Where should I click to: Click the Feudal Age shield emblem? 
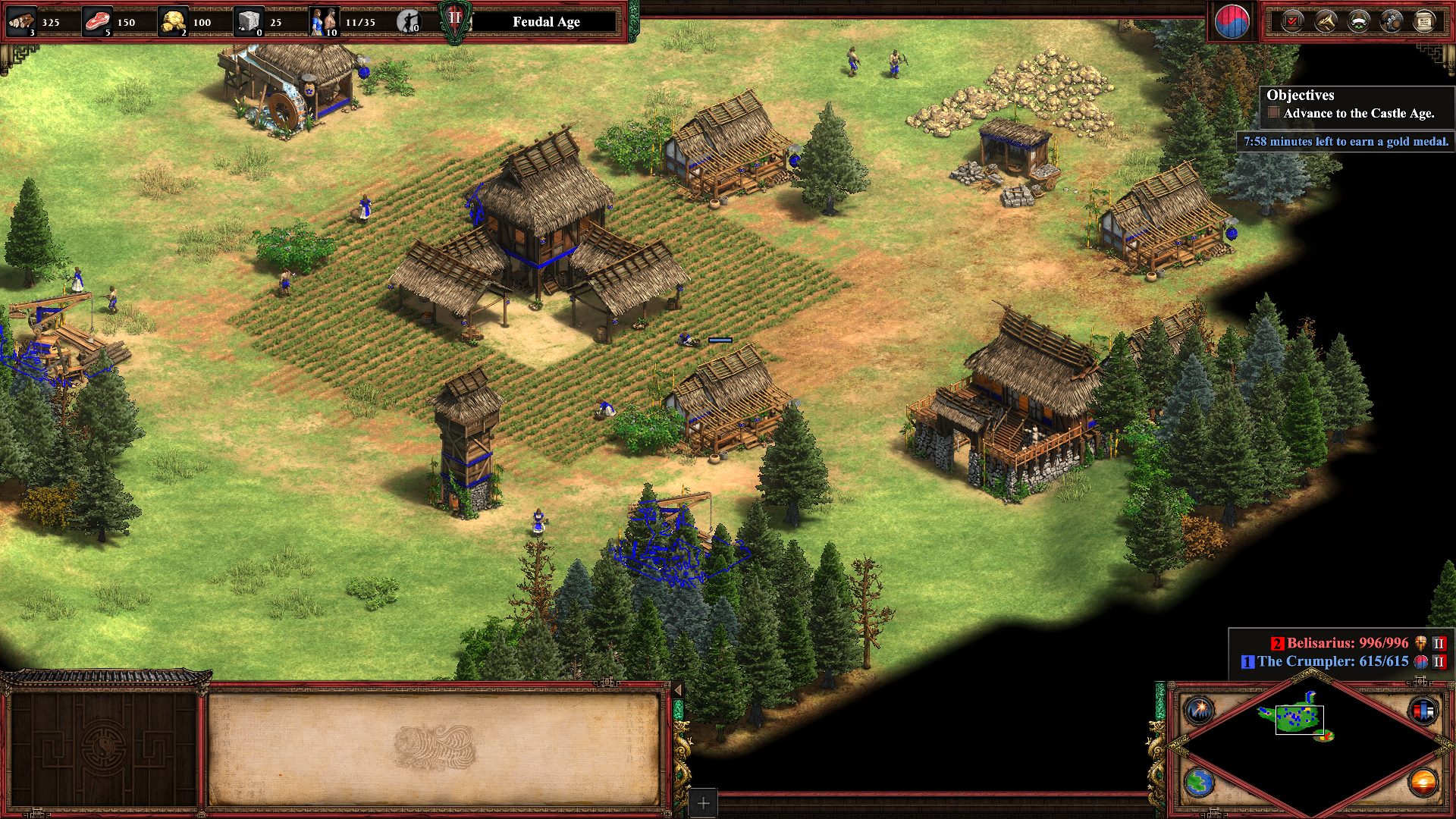pyautogui.click(x=454, y=20)
